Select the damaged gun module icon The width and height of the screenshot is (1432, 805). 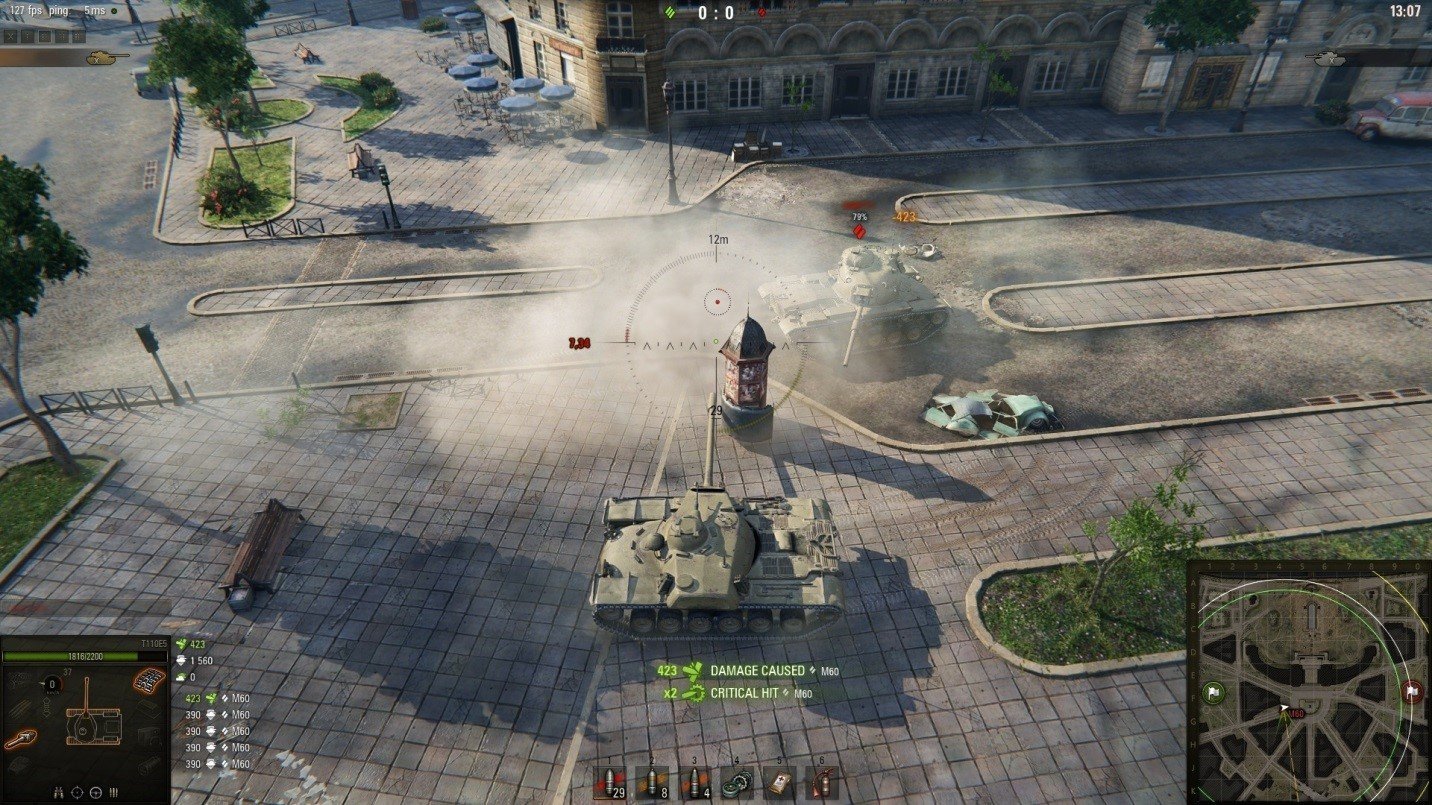pos(19,738)
